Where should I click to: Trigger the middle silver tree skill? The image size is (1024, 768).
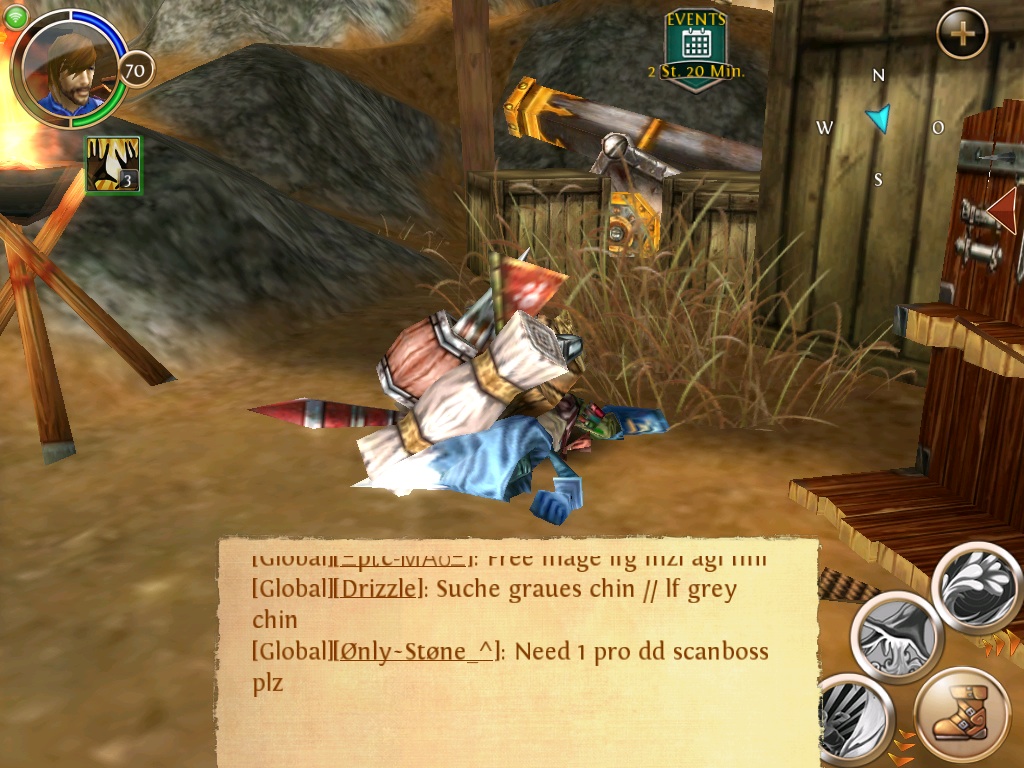pos(897,637)
